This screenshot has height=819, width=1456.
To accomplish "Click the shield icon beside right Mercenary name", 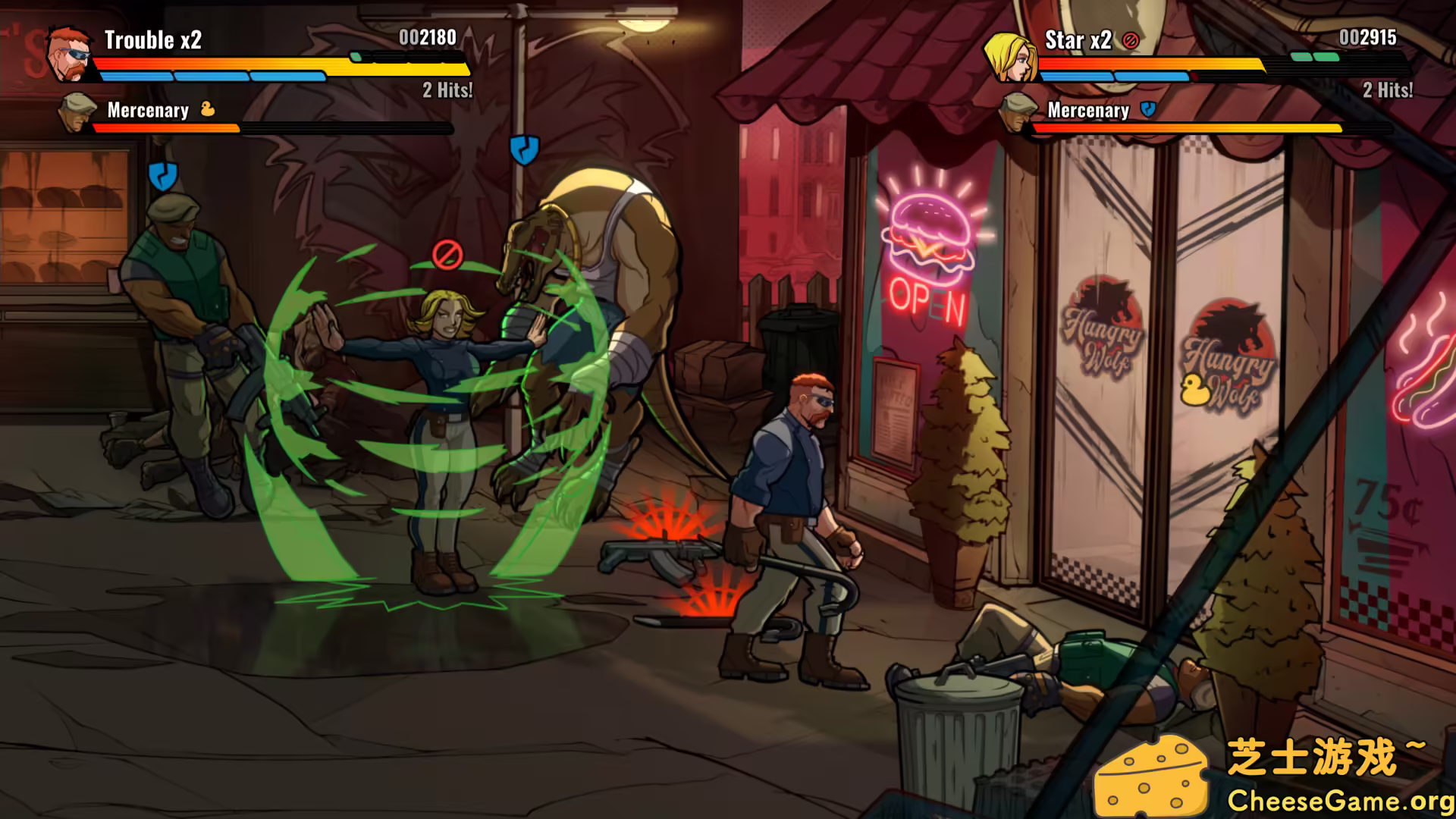I will (x=1147, y=108).
